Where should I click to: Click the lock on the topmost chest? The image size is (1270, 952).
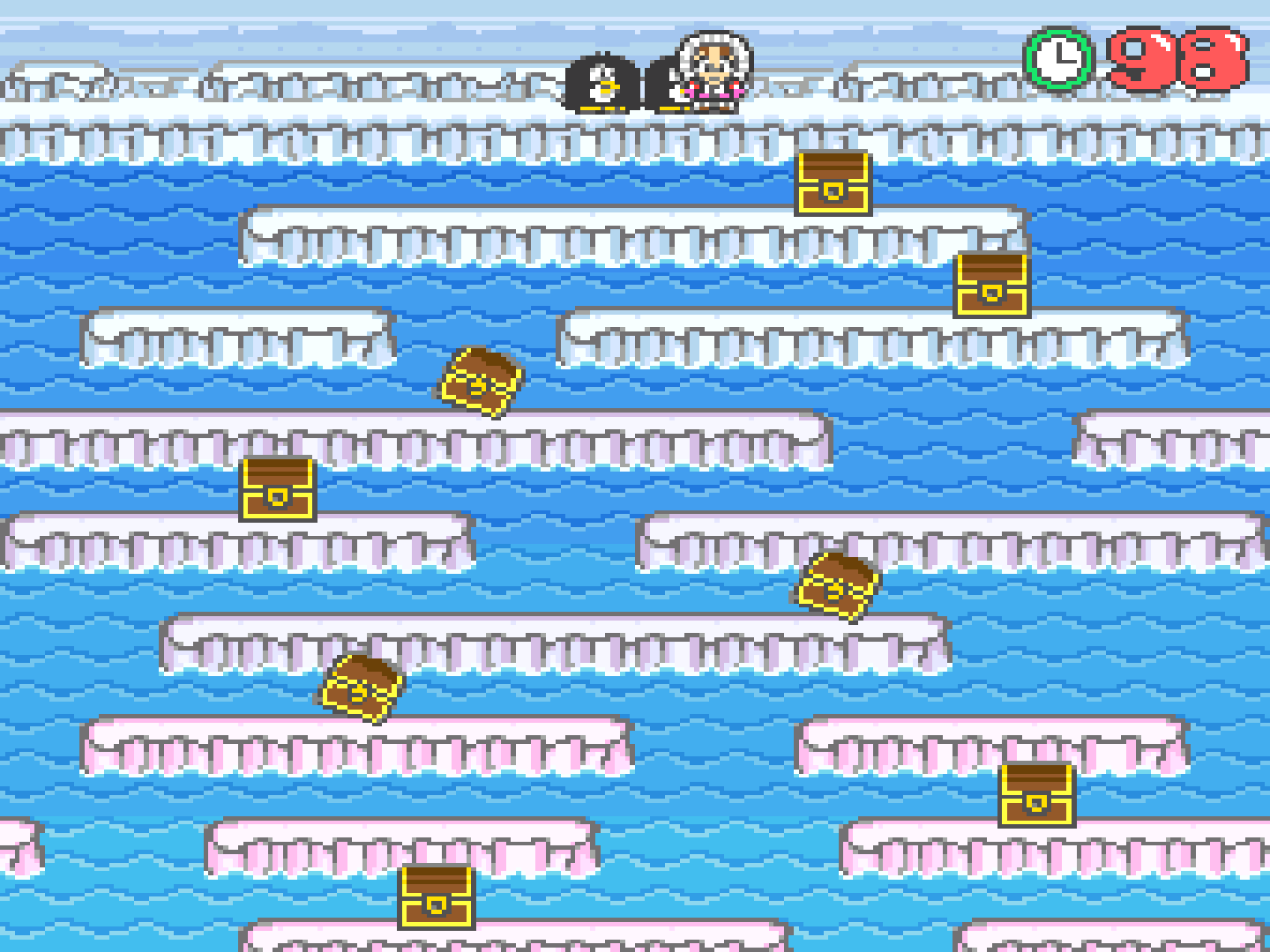coord(833,192)
